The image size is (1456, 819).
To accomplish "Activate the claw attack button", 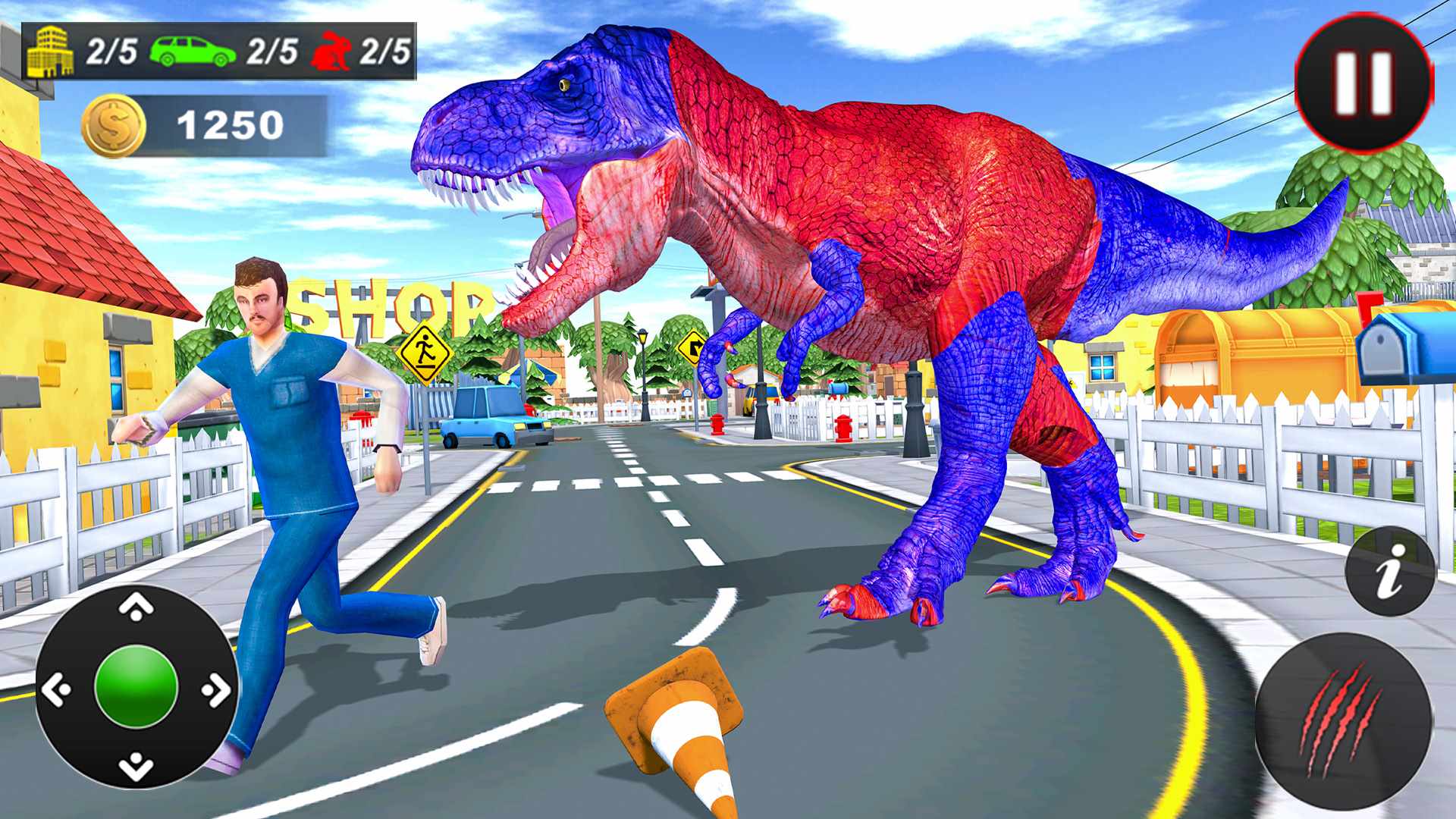I will click(1343, 722).
